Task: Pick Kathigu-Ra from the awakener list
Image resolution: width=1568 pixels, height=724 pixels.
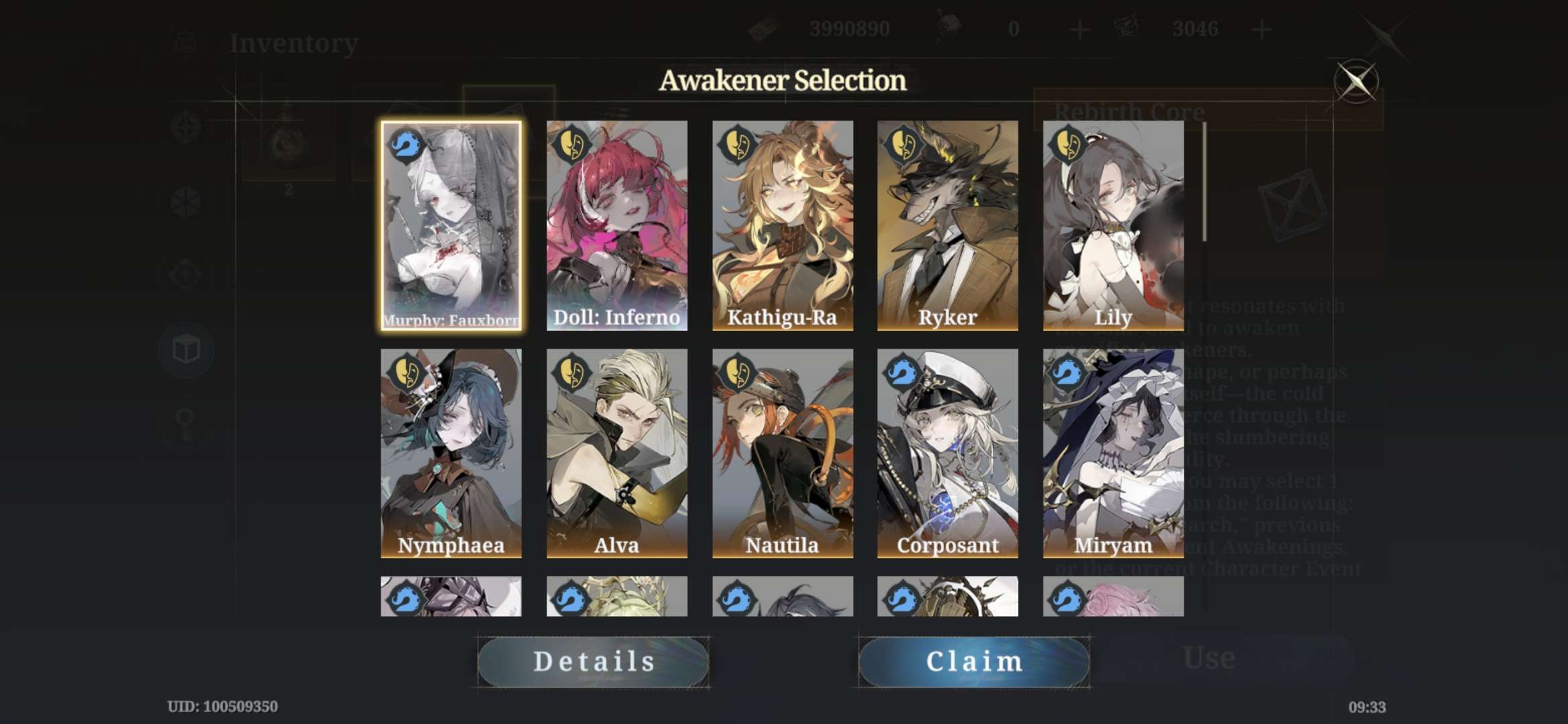Action: 782,225
